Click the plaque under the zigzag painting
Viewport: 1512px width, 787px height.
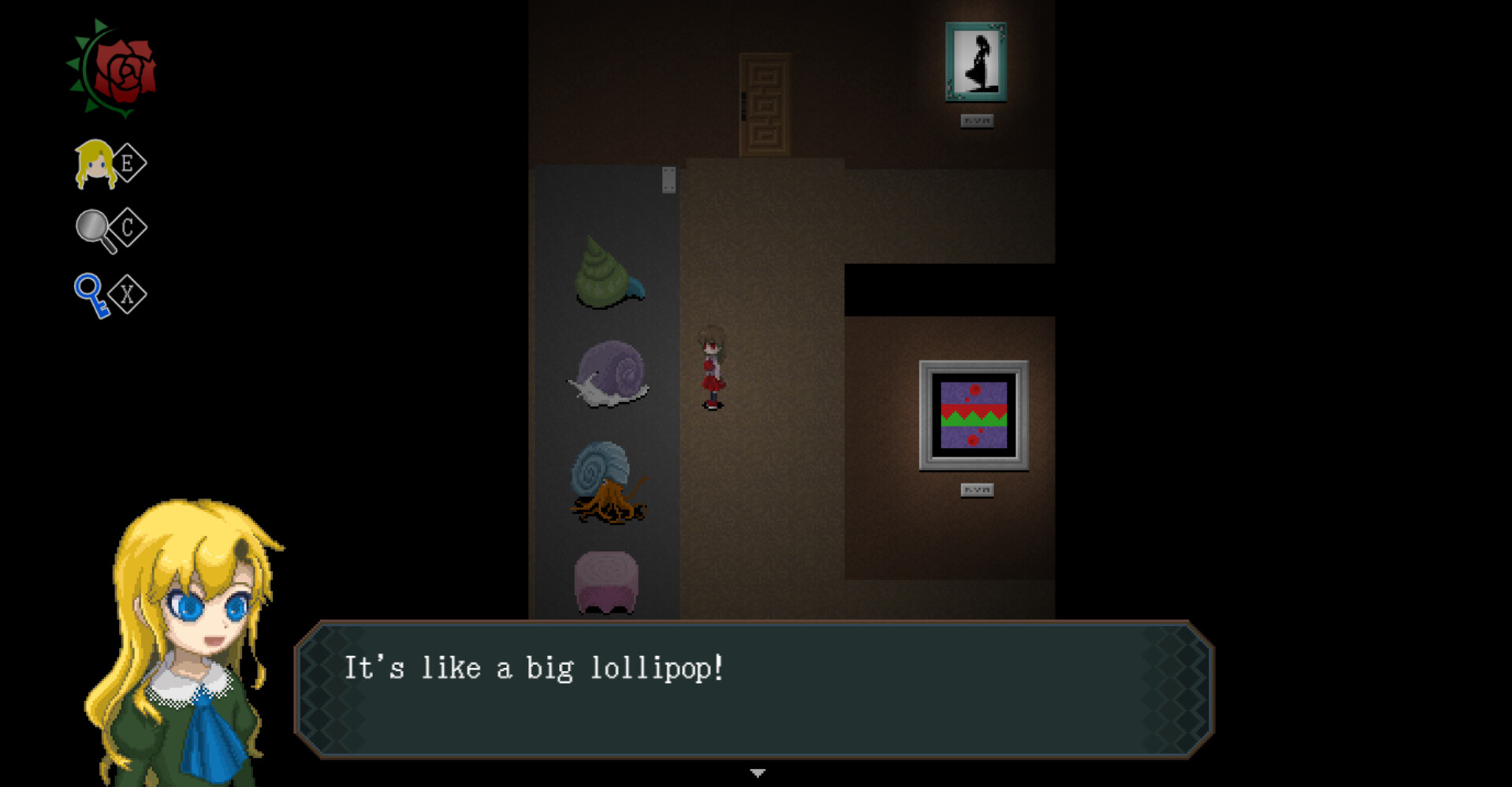tap(975, 489)
